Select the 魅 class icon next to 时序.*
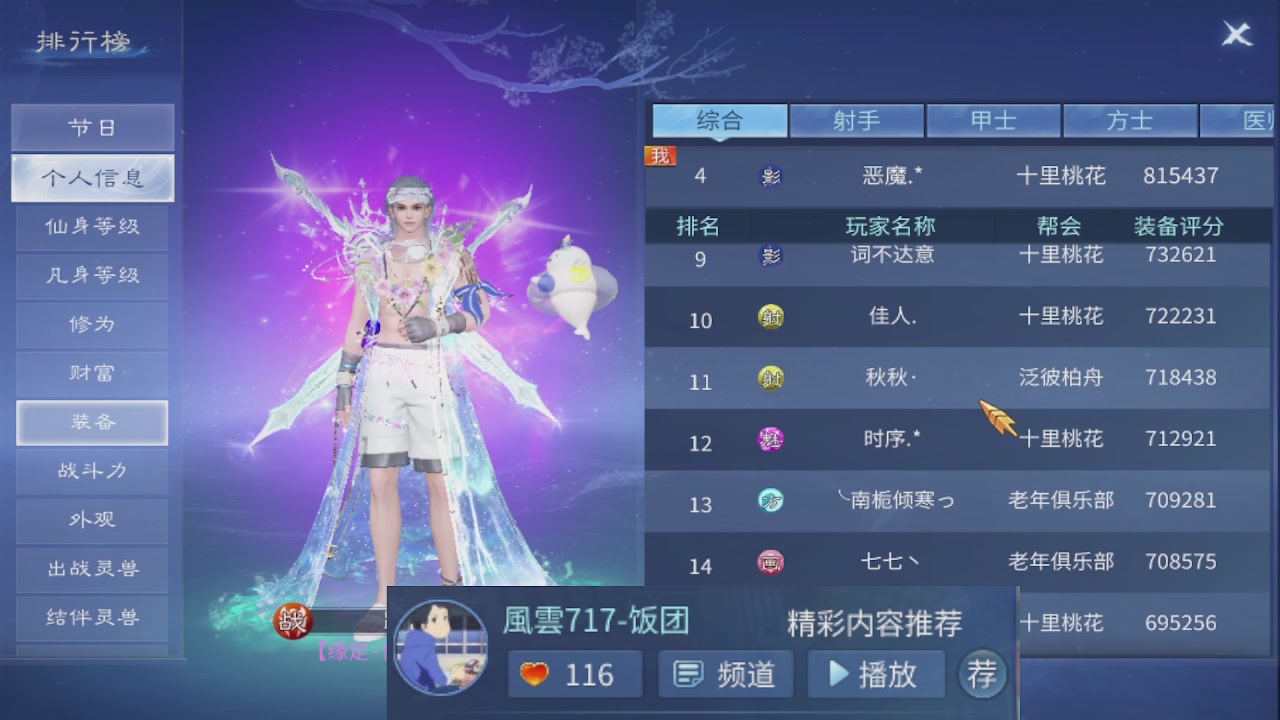This screenshot has width=1280, height=720. click(769, 440)
